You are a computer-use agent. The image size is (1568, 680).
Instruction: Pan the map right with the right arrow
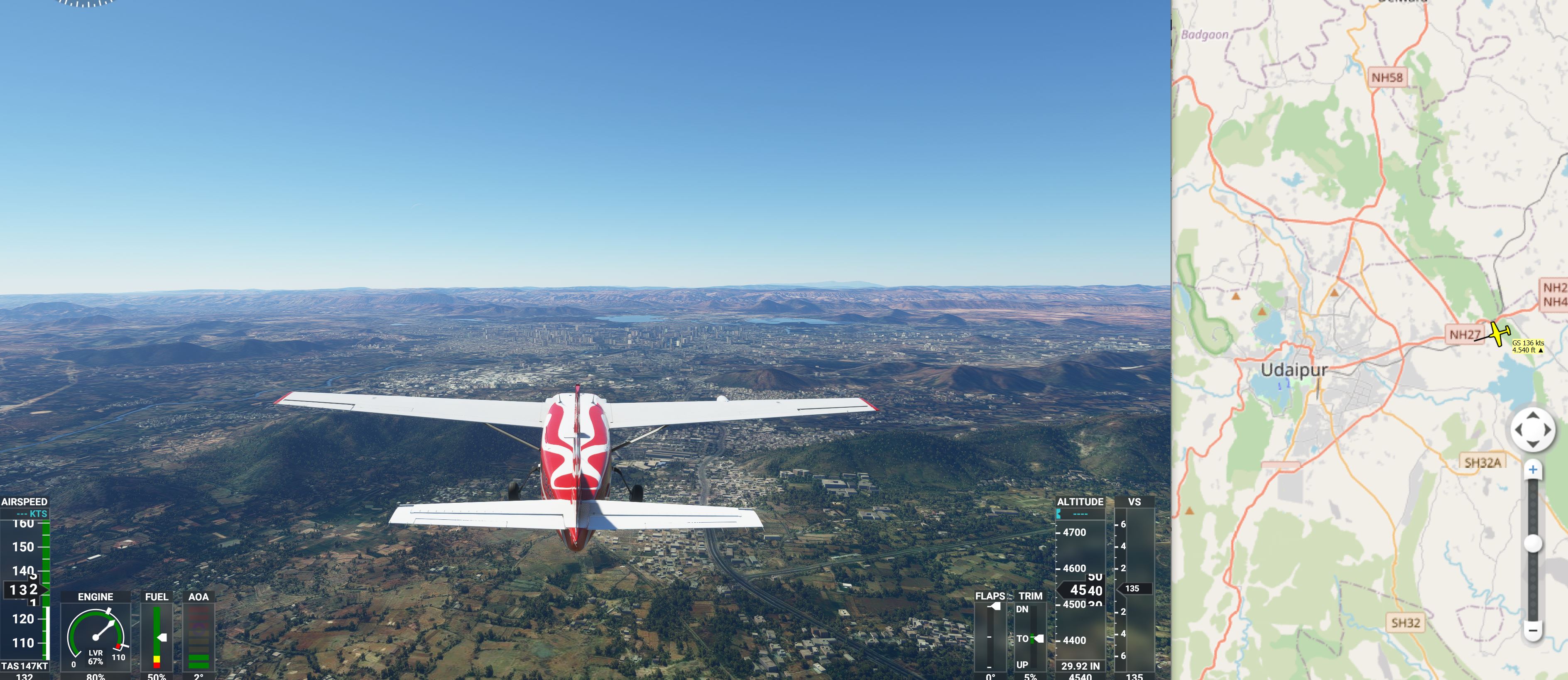click(x=1547, y=430)
